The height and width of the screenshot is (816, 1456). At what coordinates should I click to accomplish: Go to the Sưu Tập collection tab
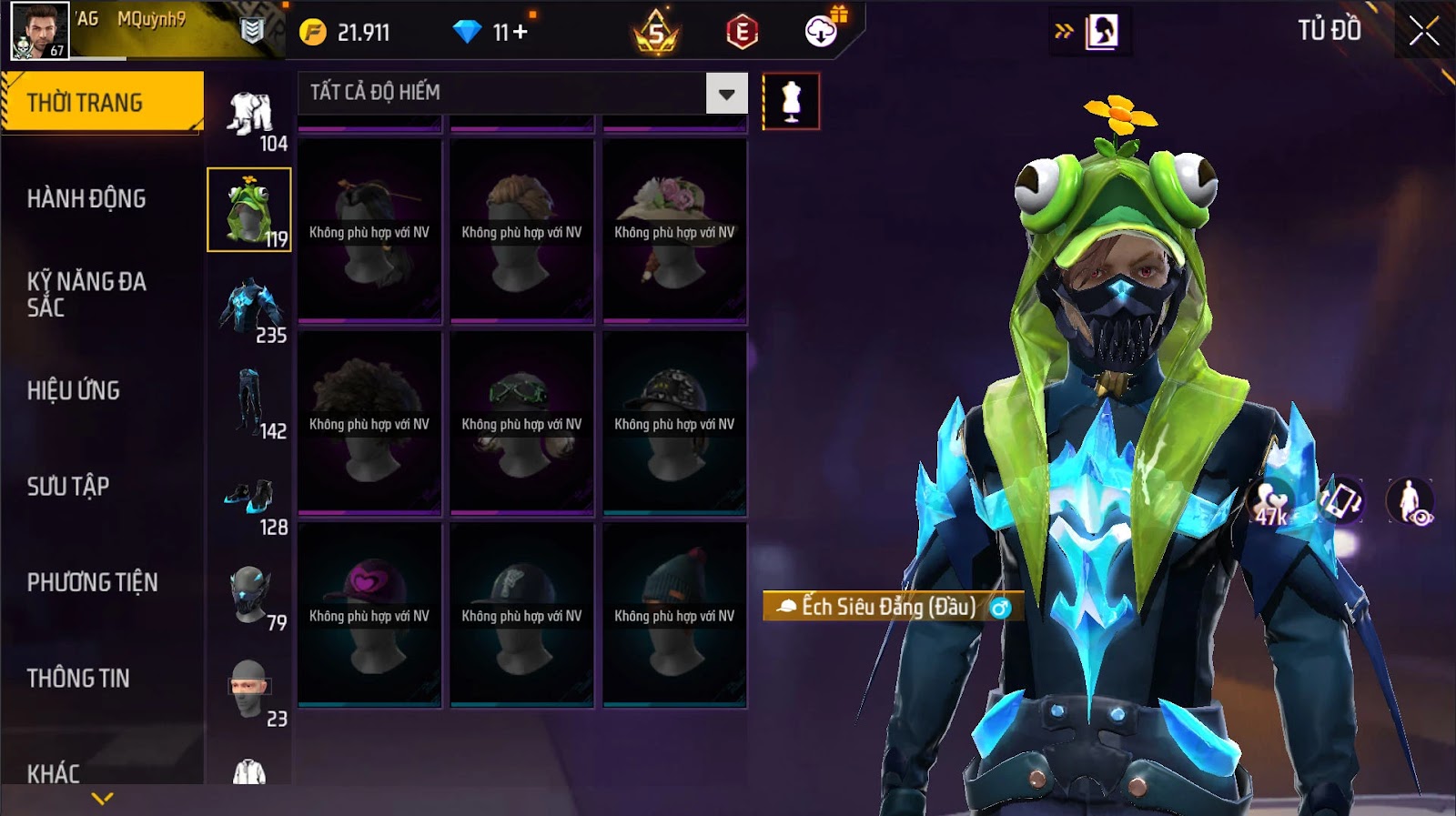pyautogui.click(x=68, y=486)
